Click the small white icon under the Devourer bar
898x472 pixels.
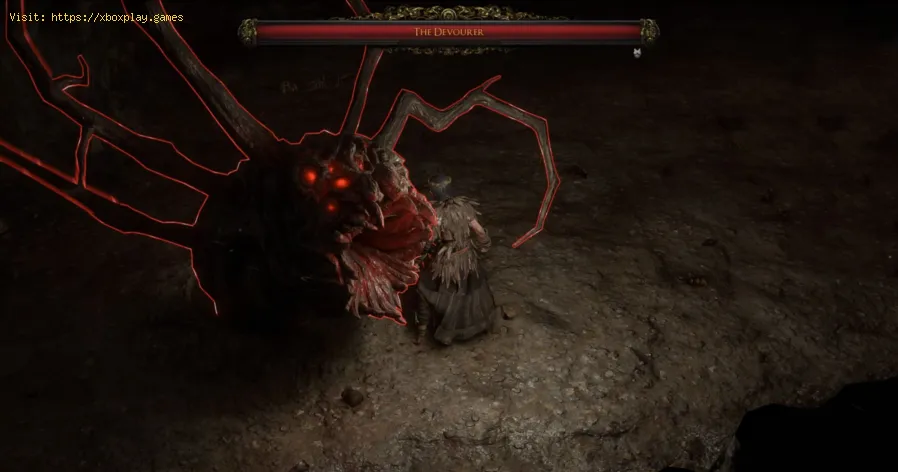point(637,51)
